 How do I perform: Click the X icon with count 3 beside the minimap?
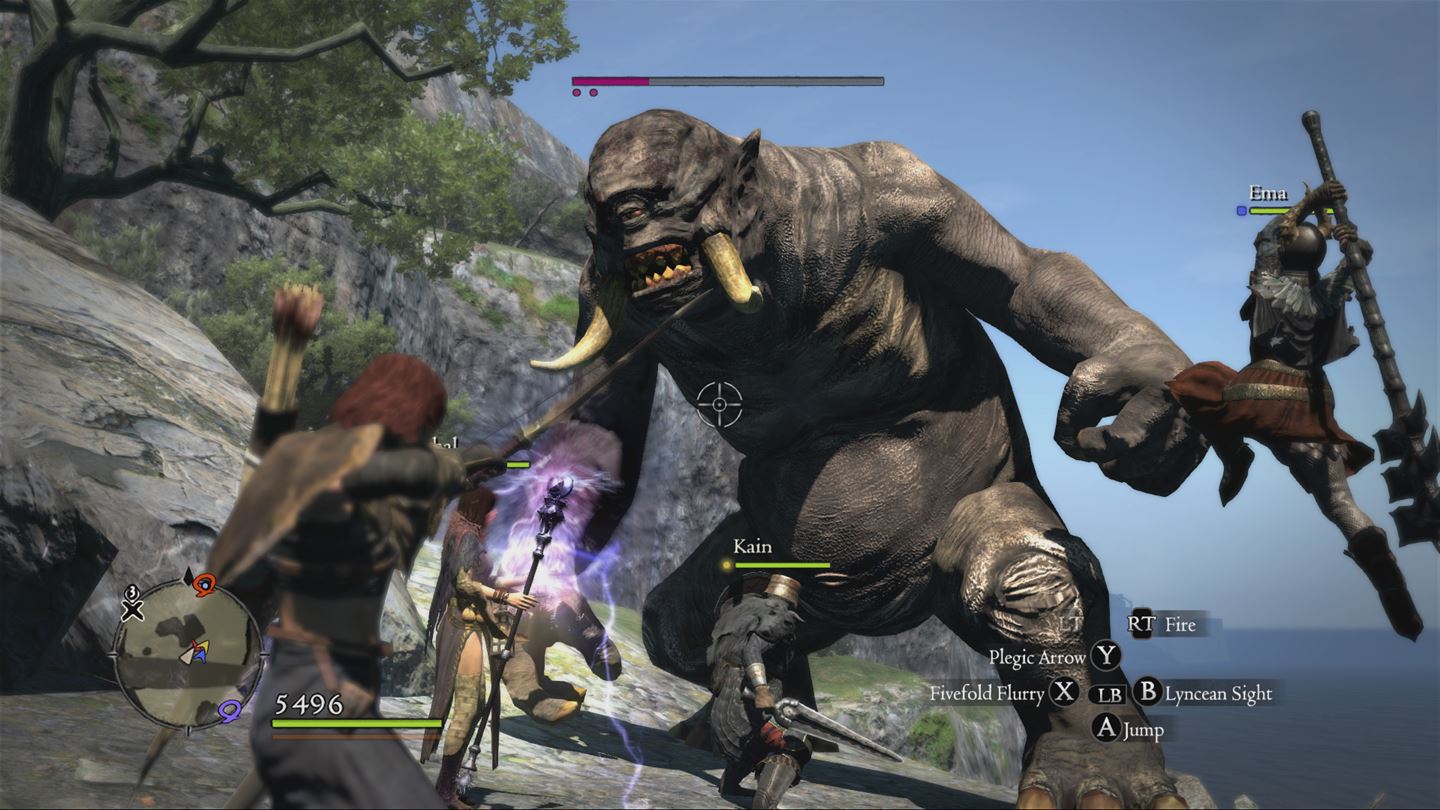pyautogui.click(x=131, y=605)
